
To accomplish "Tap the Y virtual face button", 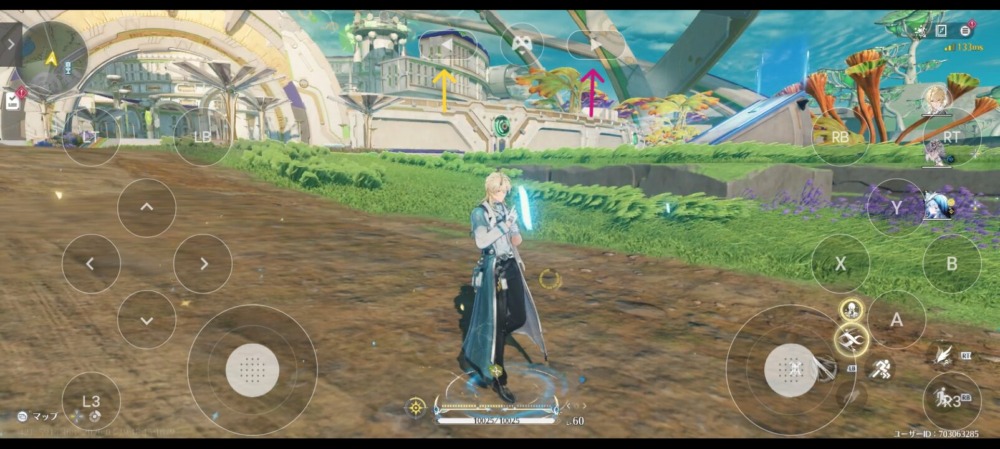I will (896, 208).
